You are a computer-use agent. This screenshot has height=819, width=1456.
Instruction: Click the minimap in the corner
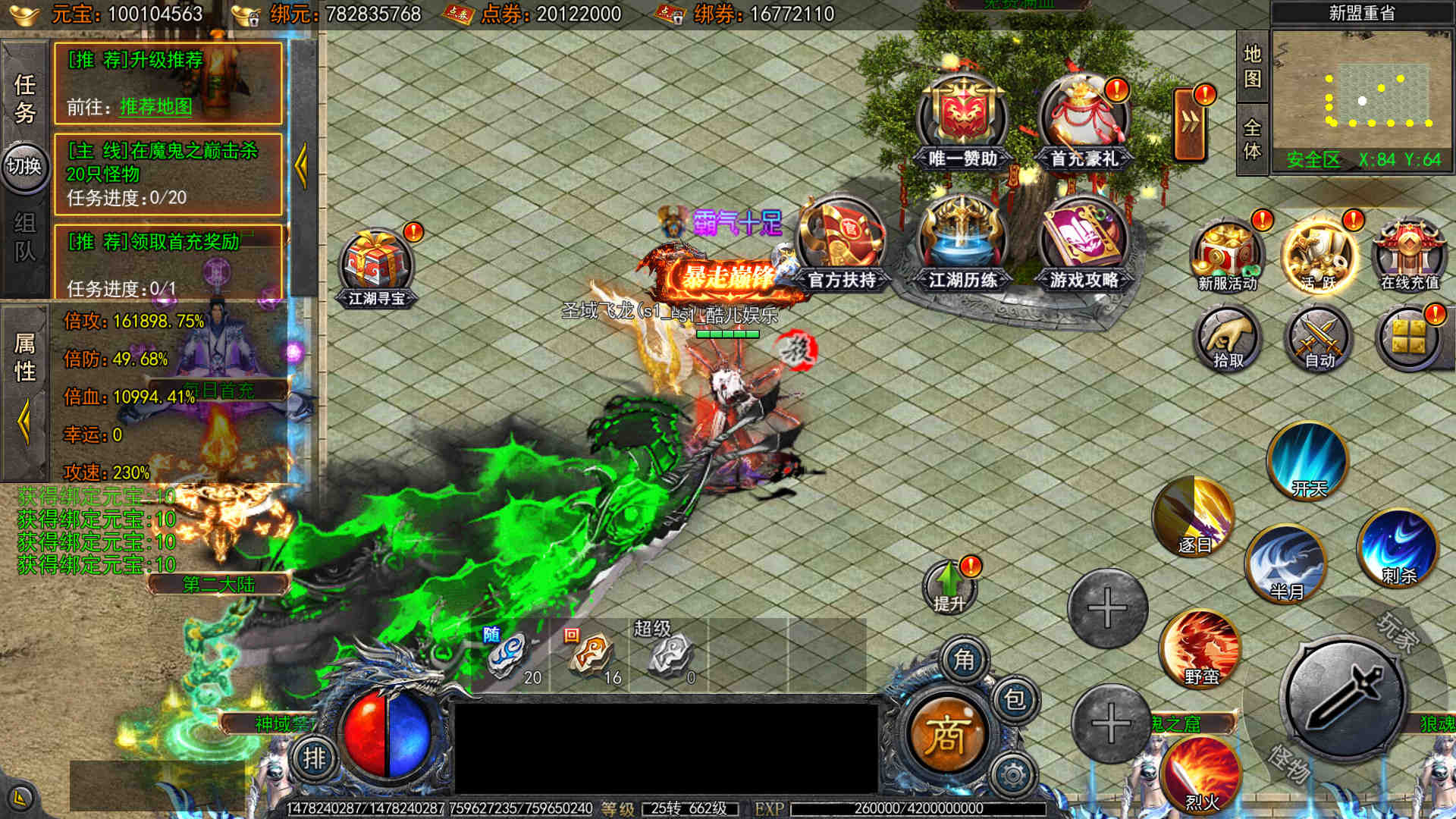click(x=1361, y=90)
